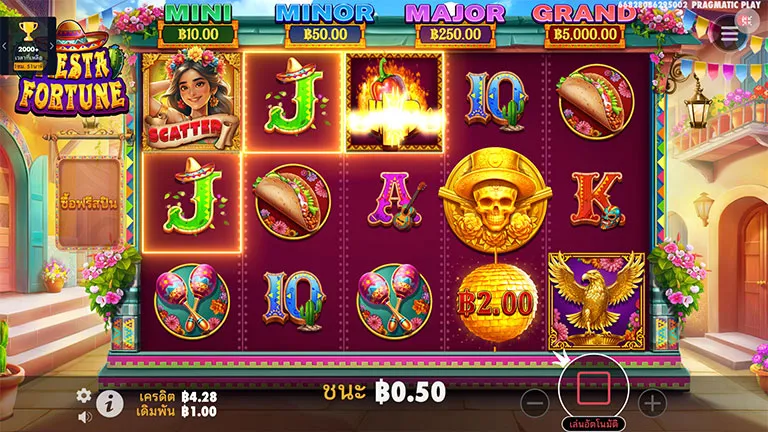Screen dimensions: 768x432
Task: Decrease the bet with the minus button
Action: [x=535, y=403]
